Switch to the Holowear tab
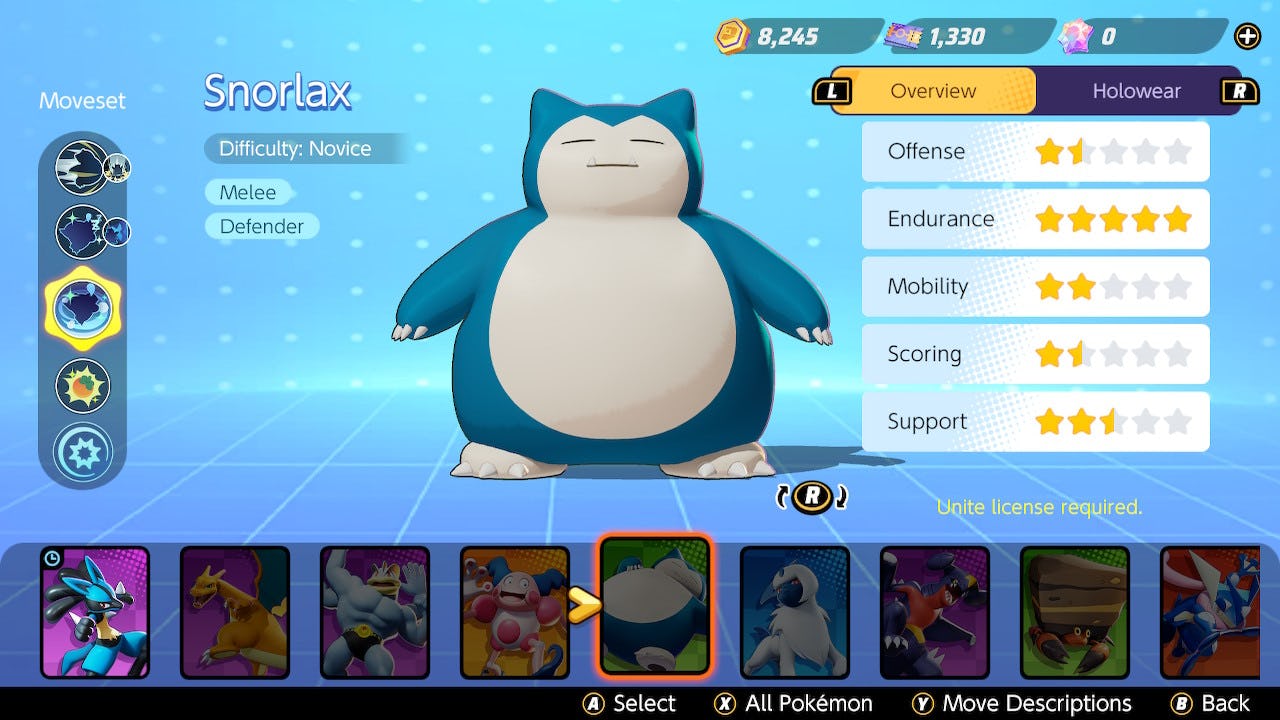 point(1136,91)
